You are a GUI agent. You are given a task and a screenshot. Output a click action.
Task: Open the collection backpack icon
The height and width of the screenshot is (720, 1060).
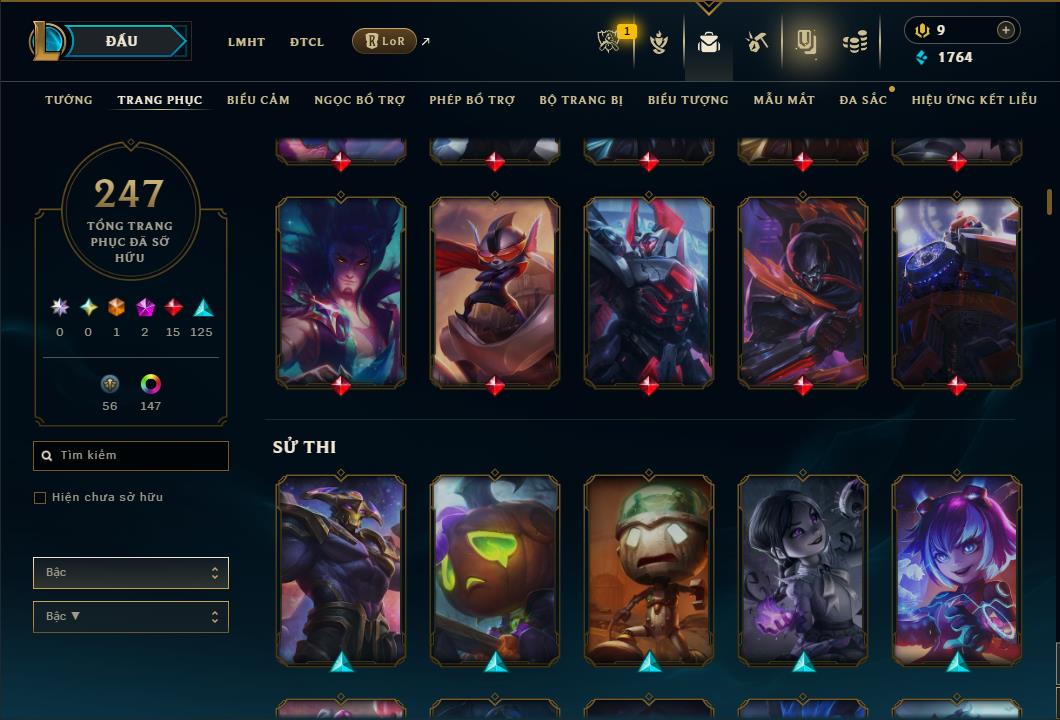[x=709, y=42]
